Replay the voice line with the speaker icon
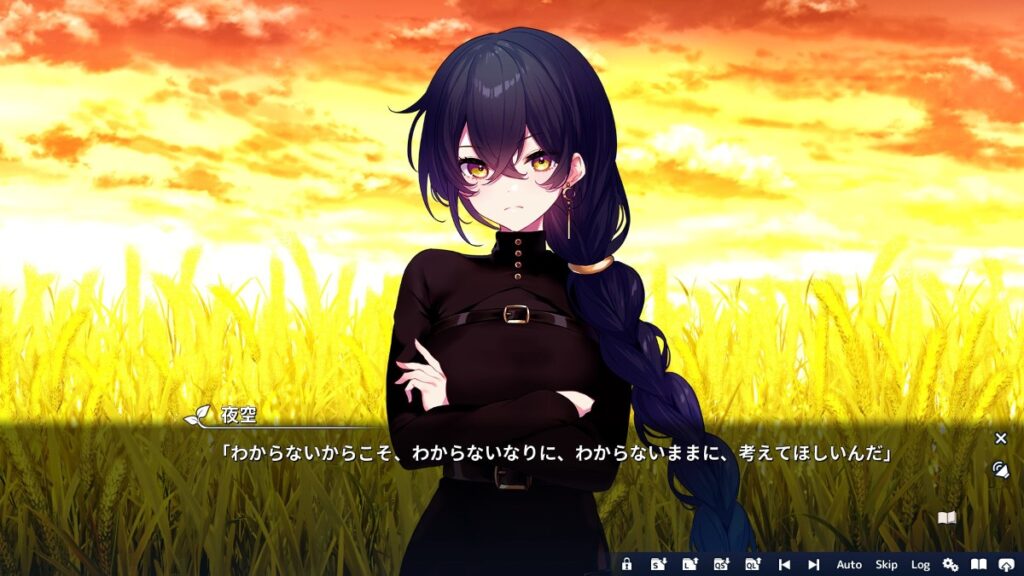The height and width of the screenshot is (576, 1024). [x=1000, y=468]
